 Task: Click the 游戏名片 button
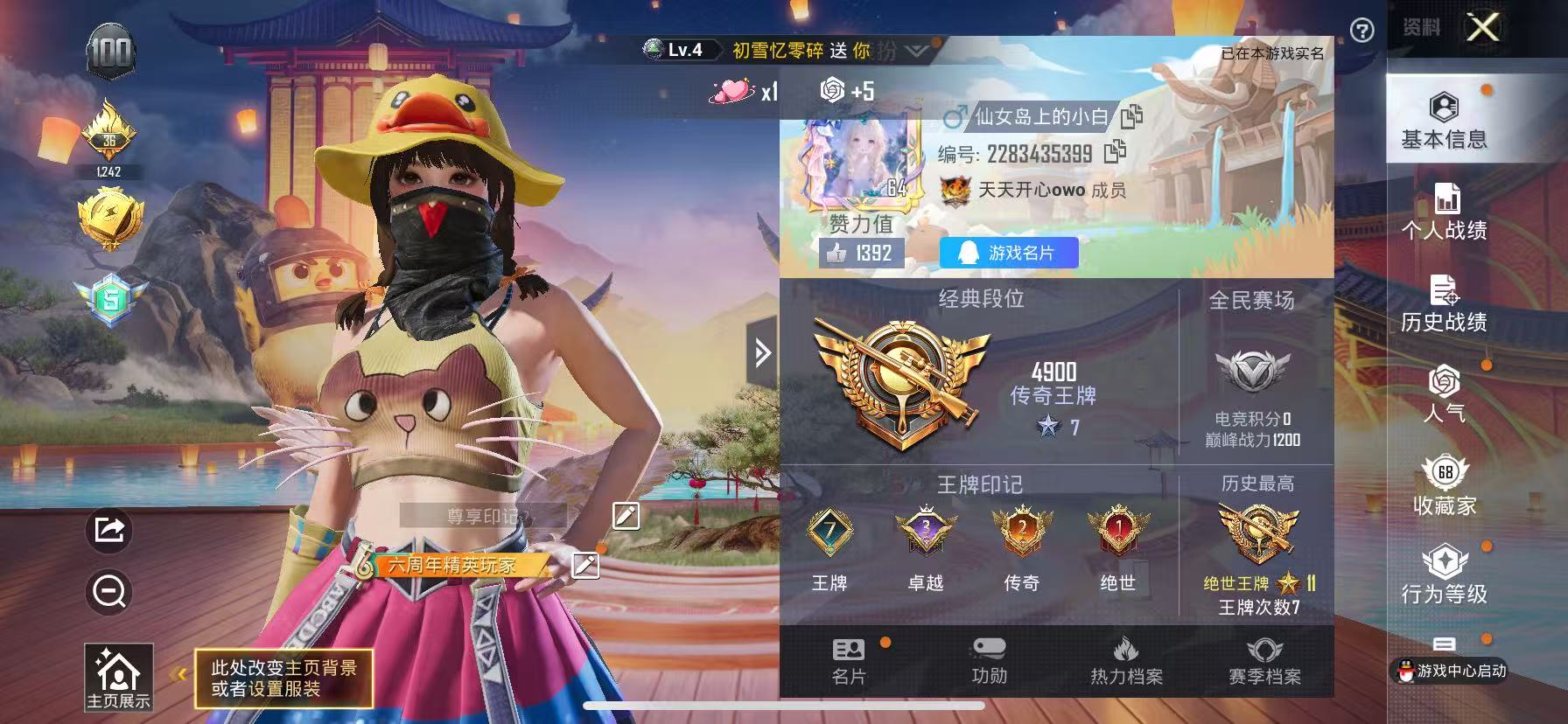point(1008,253)
